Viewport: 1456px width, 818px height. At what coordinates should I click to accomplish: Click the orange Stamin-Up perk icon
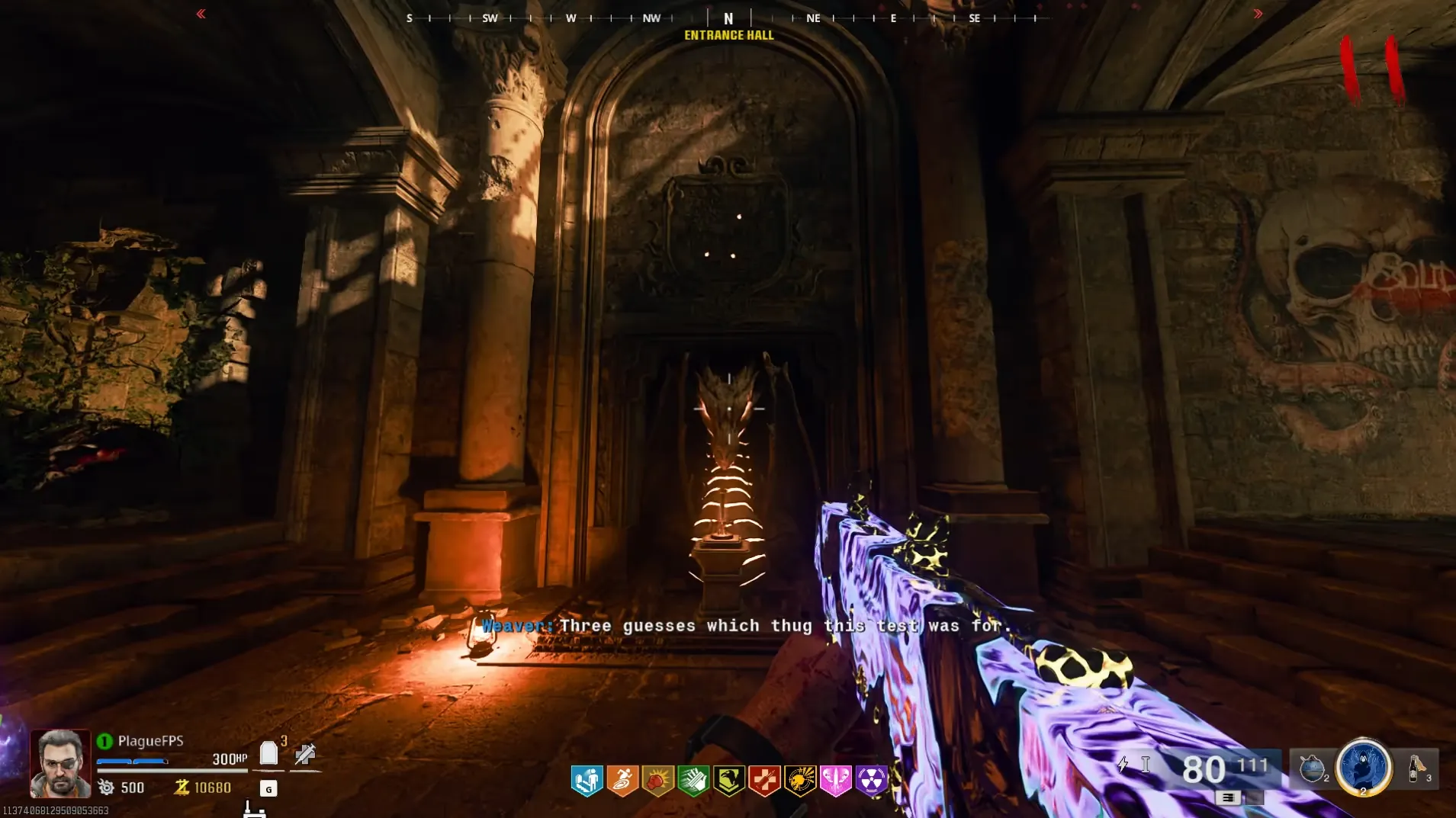click(622, 781)
